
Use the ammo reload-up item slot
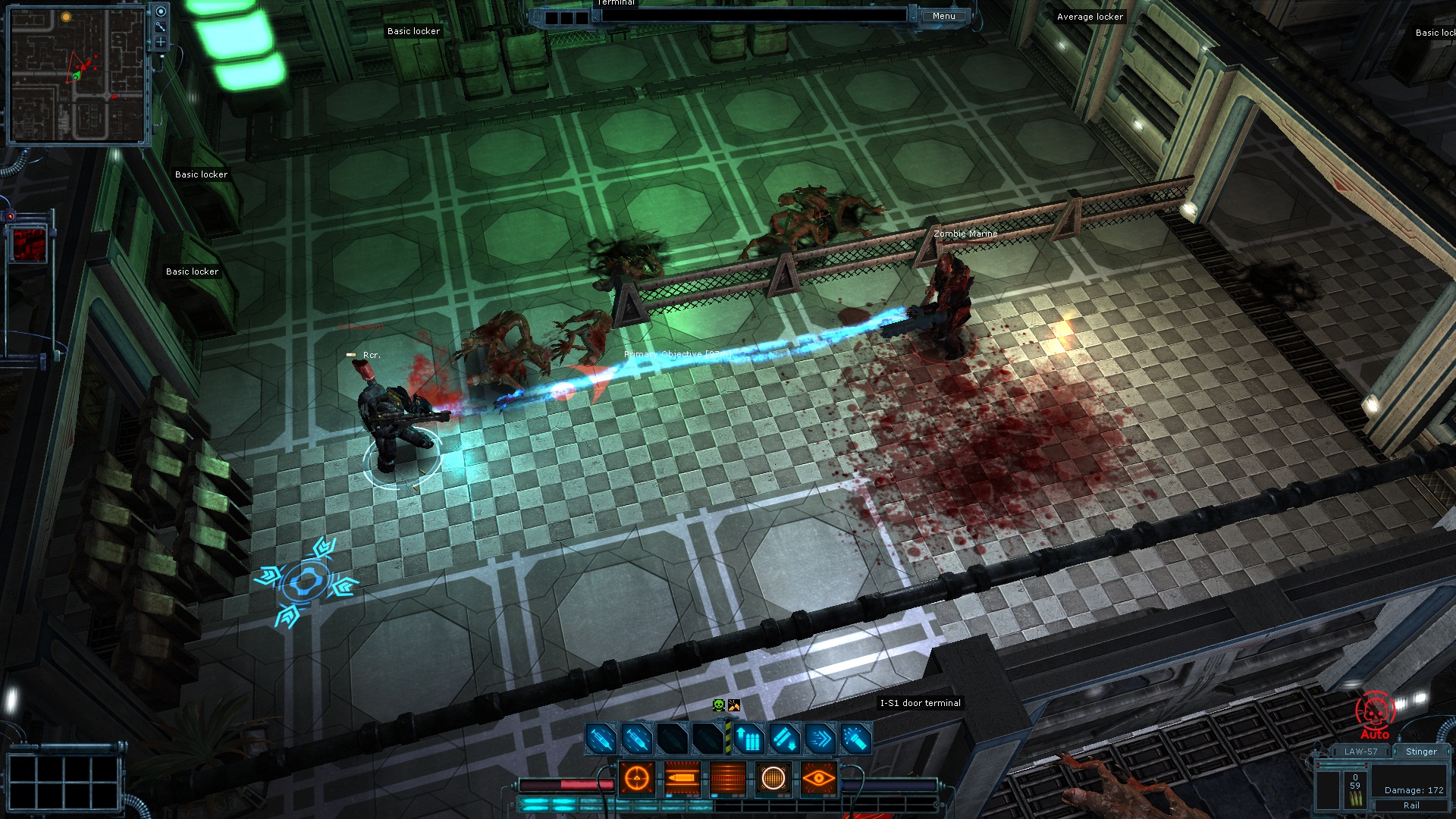pyautogui.click(x=747, y=739)
